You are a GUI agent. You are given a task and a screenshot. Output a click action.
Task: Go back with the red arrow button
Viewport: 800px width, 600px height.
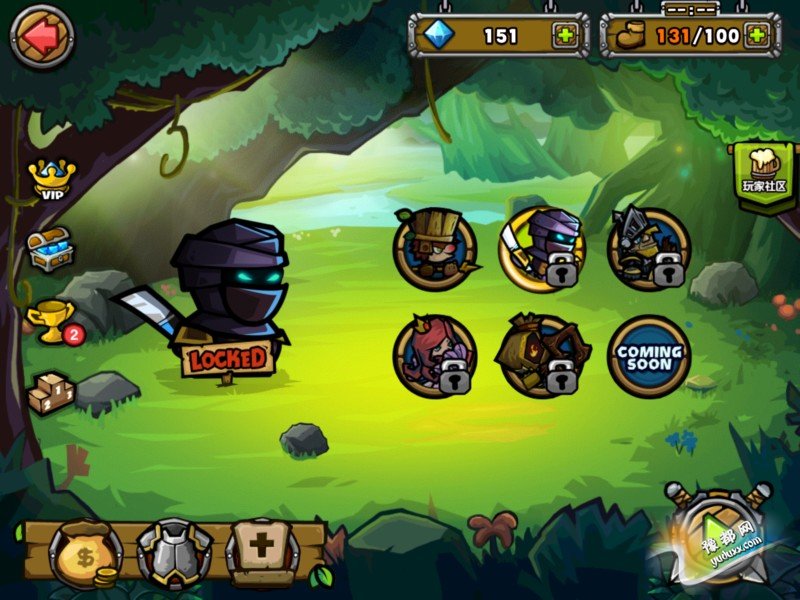point(42,37)
